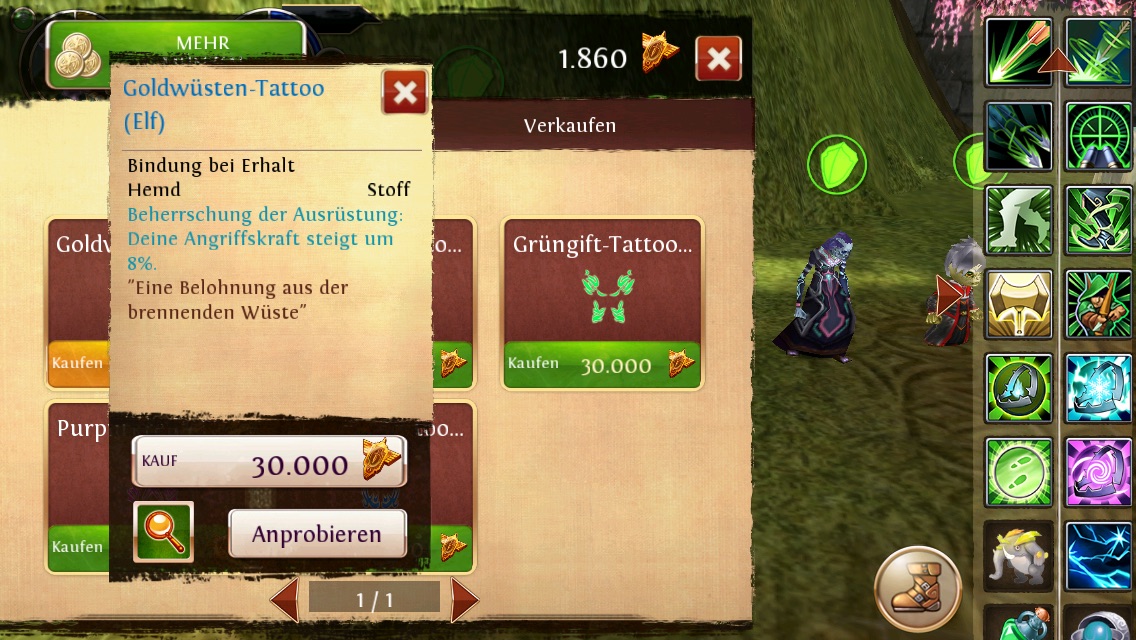Use the blue lightning skill
1136x640 pixels.
[1099, 555]
